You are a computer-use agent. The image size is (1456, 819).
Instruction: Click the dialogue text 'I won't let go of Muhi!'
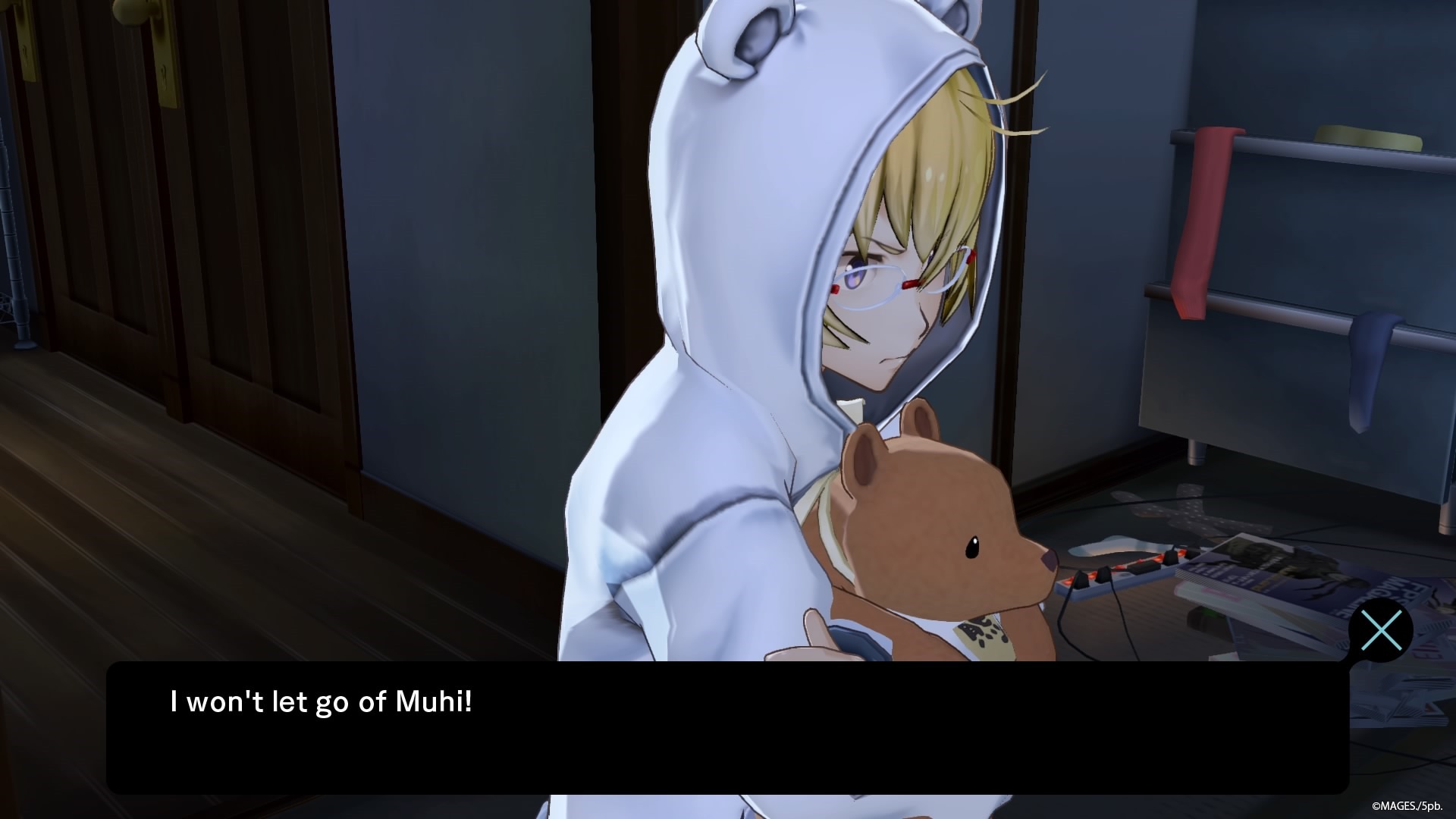click(x=318, y=701)
